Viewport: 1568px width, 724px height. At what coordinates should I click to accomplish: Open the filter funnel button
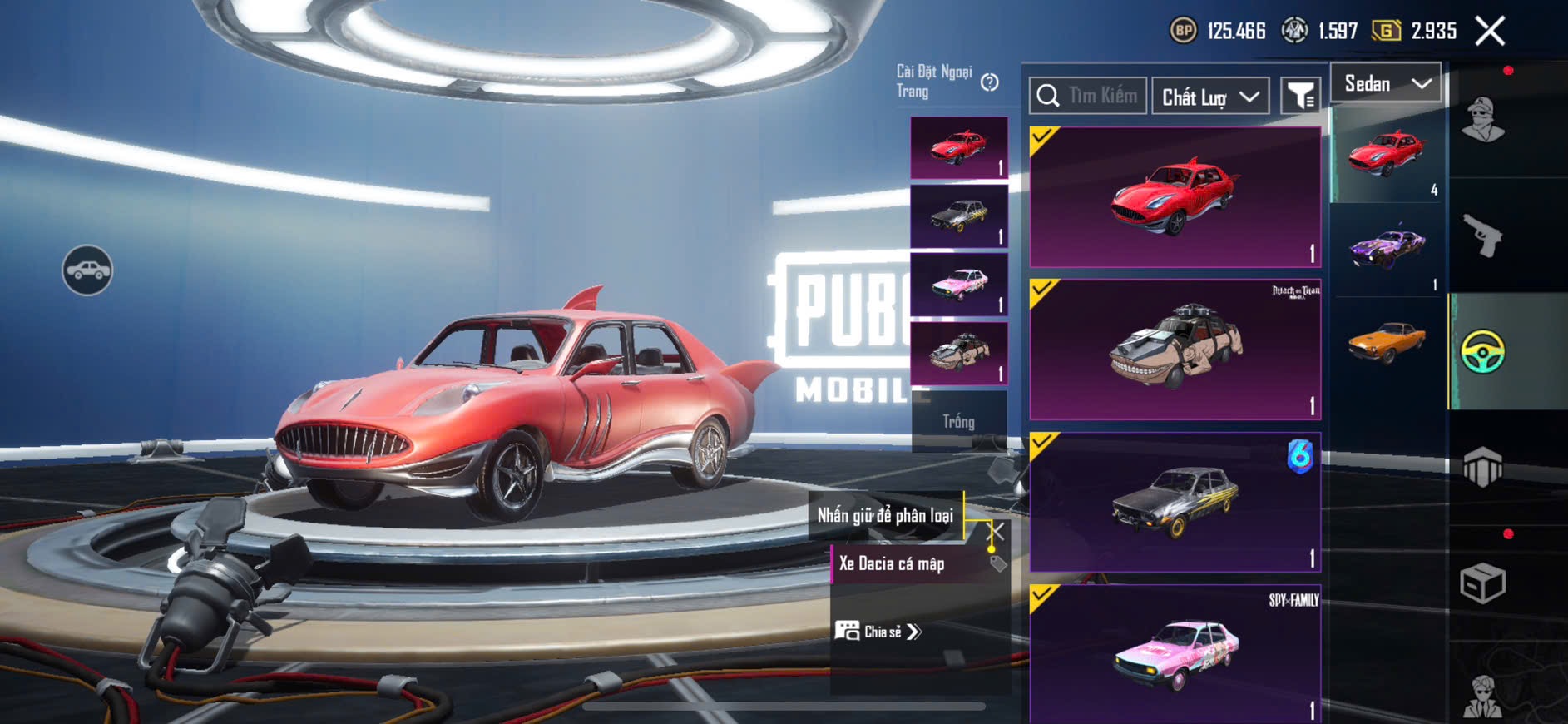(x=1300, y=97)
